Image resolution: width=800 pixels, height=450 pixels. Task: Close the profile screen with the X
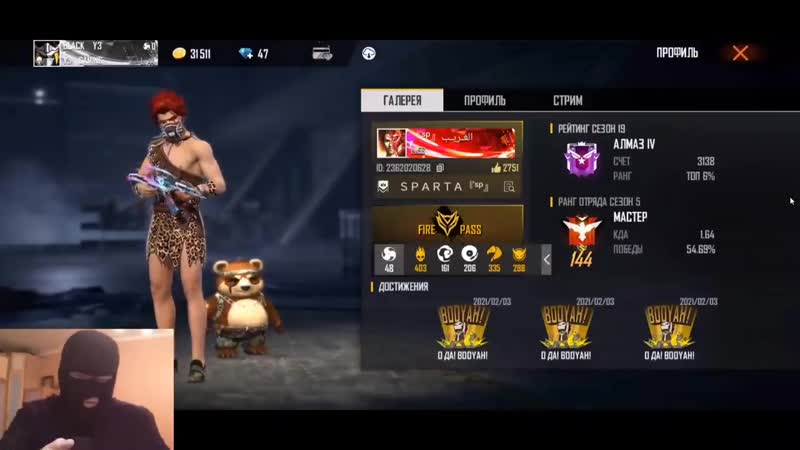pos(740,53)
